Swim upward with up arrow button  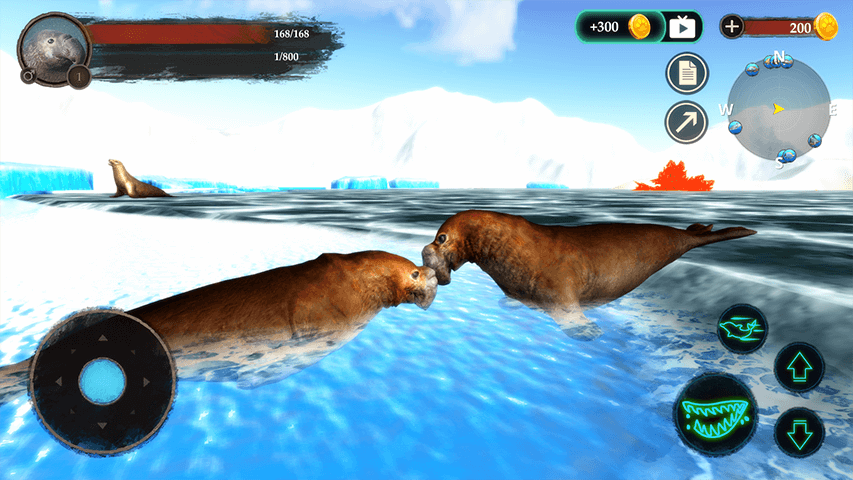coord(799,367)
